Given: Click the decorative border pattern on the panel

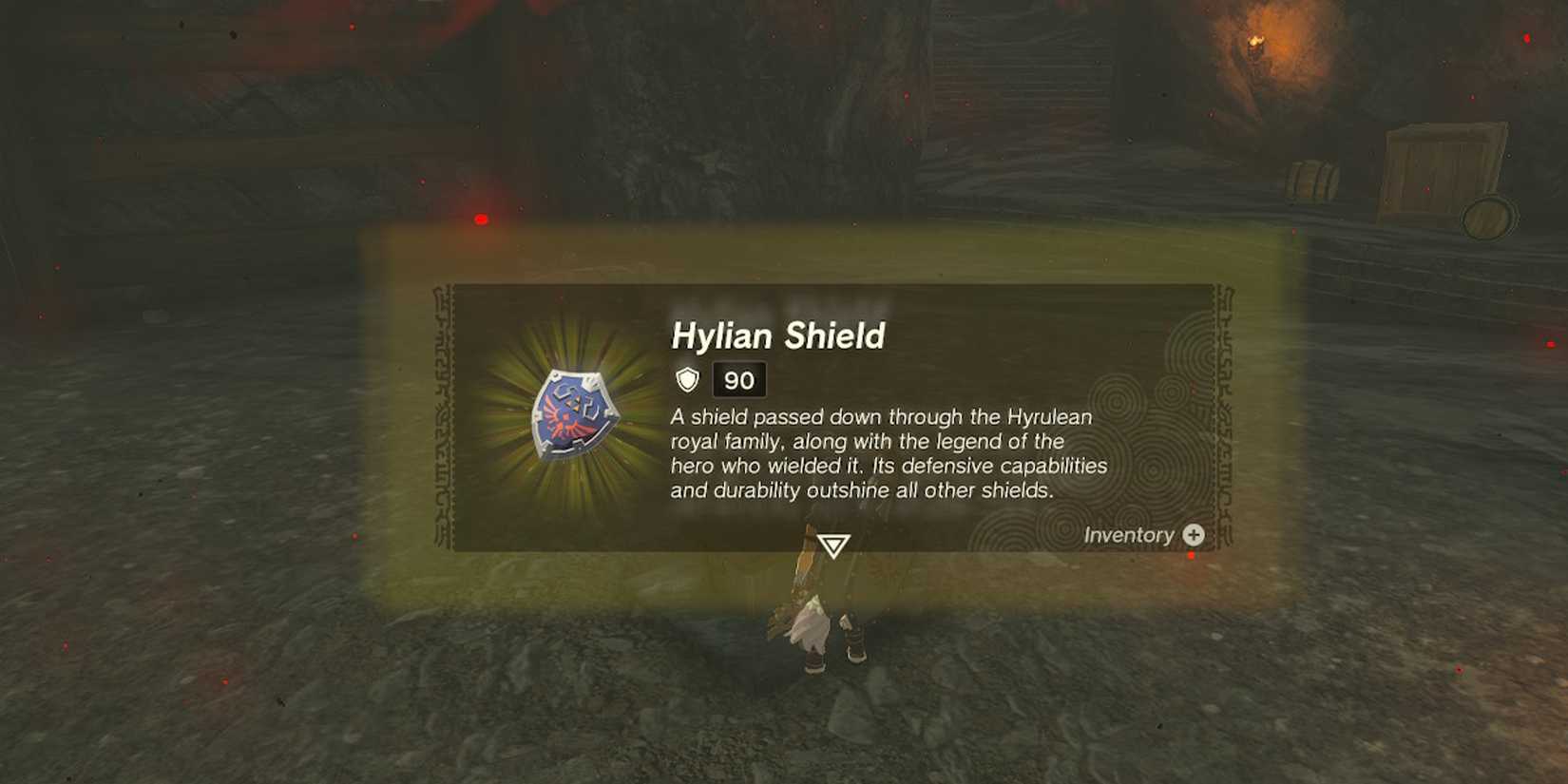Looking at the screenshot, I should pyautogui.click(x=447, y=418).
